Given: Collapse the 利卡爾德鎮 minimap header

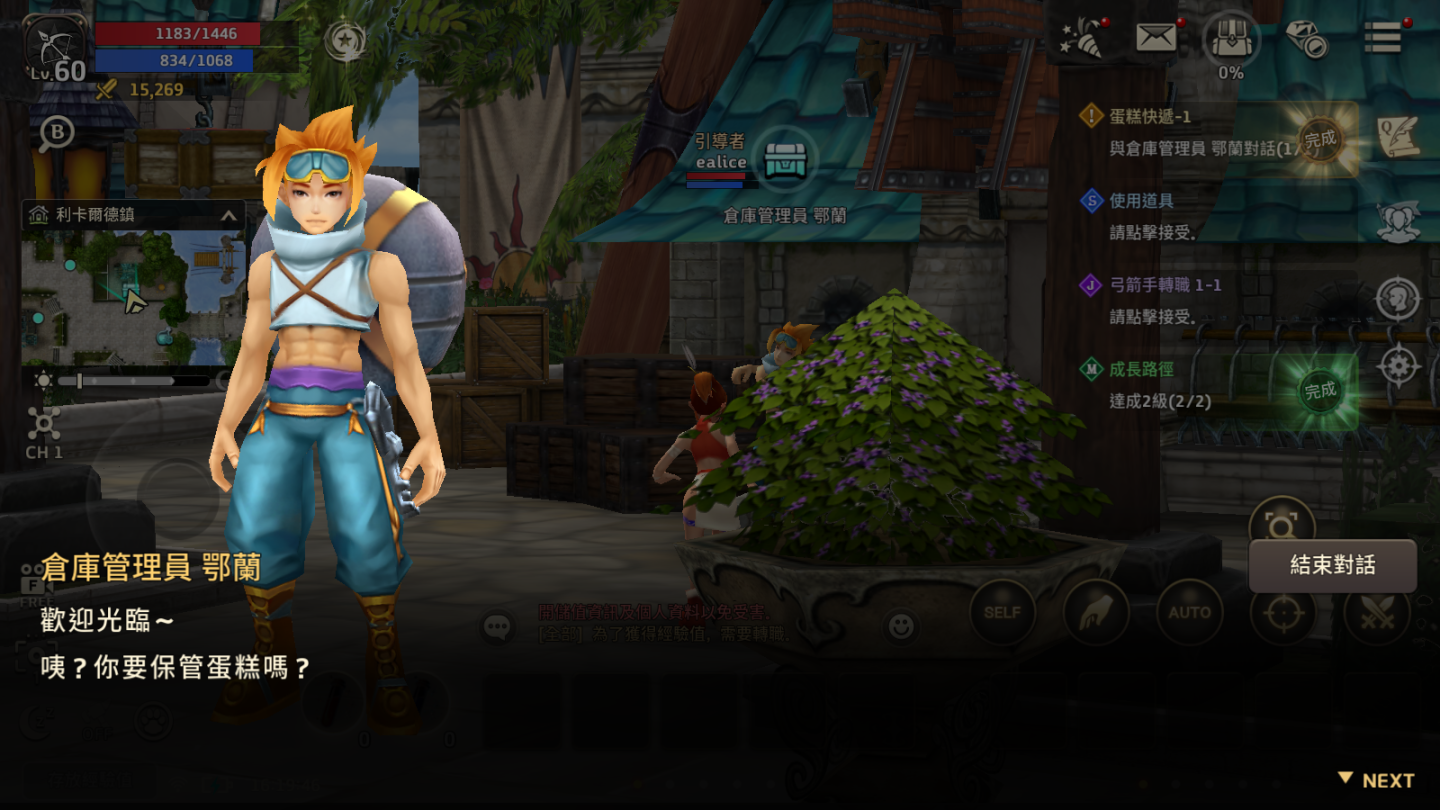Looking at the screenshot, I should point(228,215).
